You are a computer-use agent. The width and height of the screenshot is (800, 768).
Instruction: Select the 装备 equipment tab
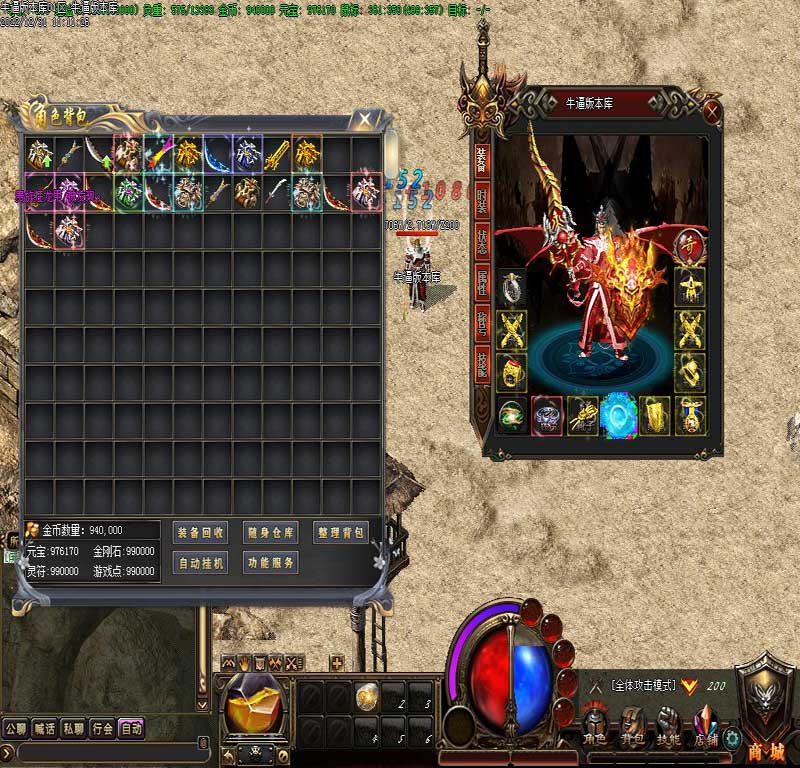[x=482, y=157]
